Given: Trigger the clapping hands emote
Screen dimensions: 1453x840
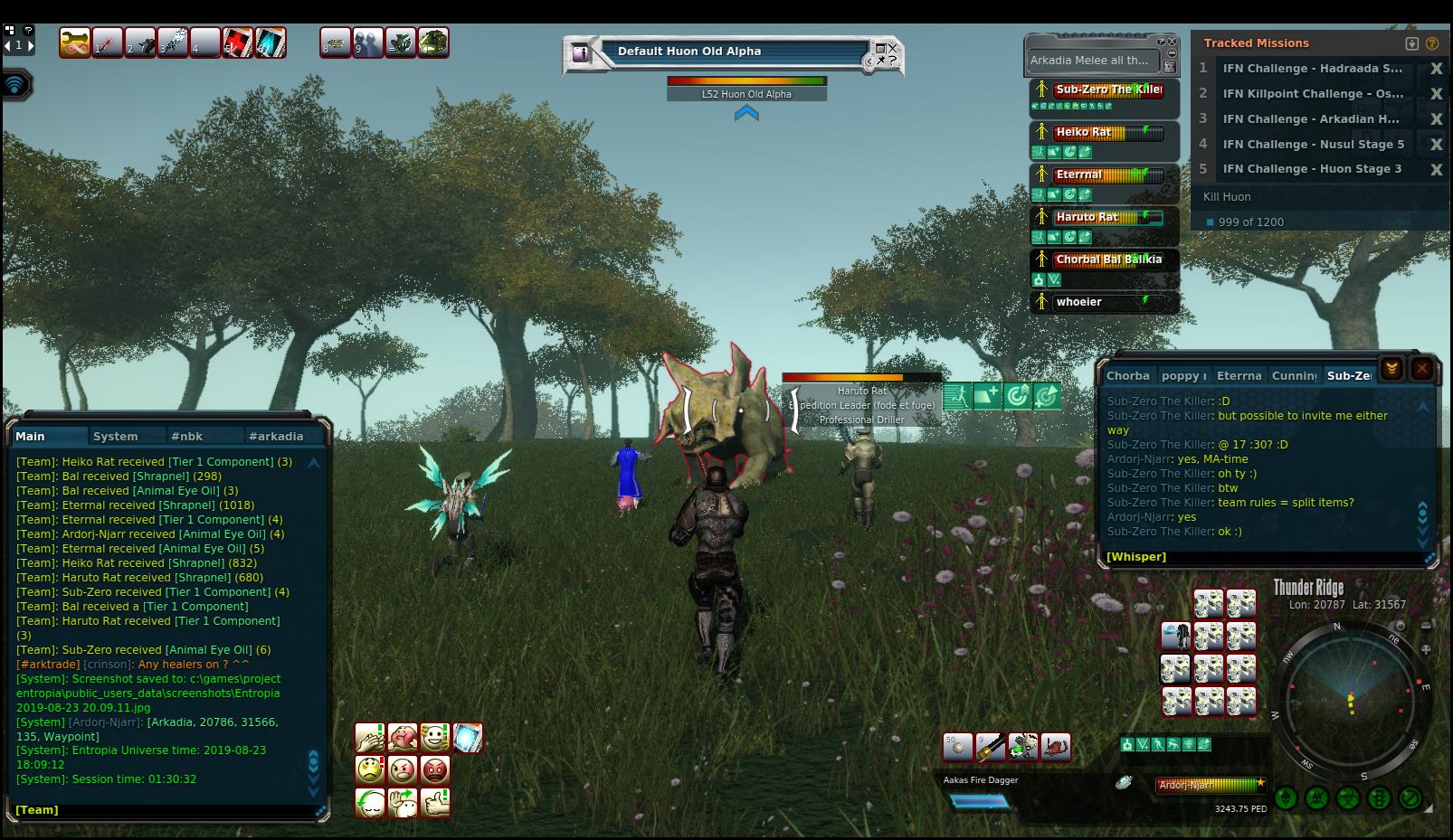Looking at the screenshot, I should tap(370, 738).
